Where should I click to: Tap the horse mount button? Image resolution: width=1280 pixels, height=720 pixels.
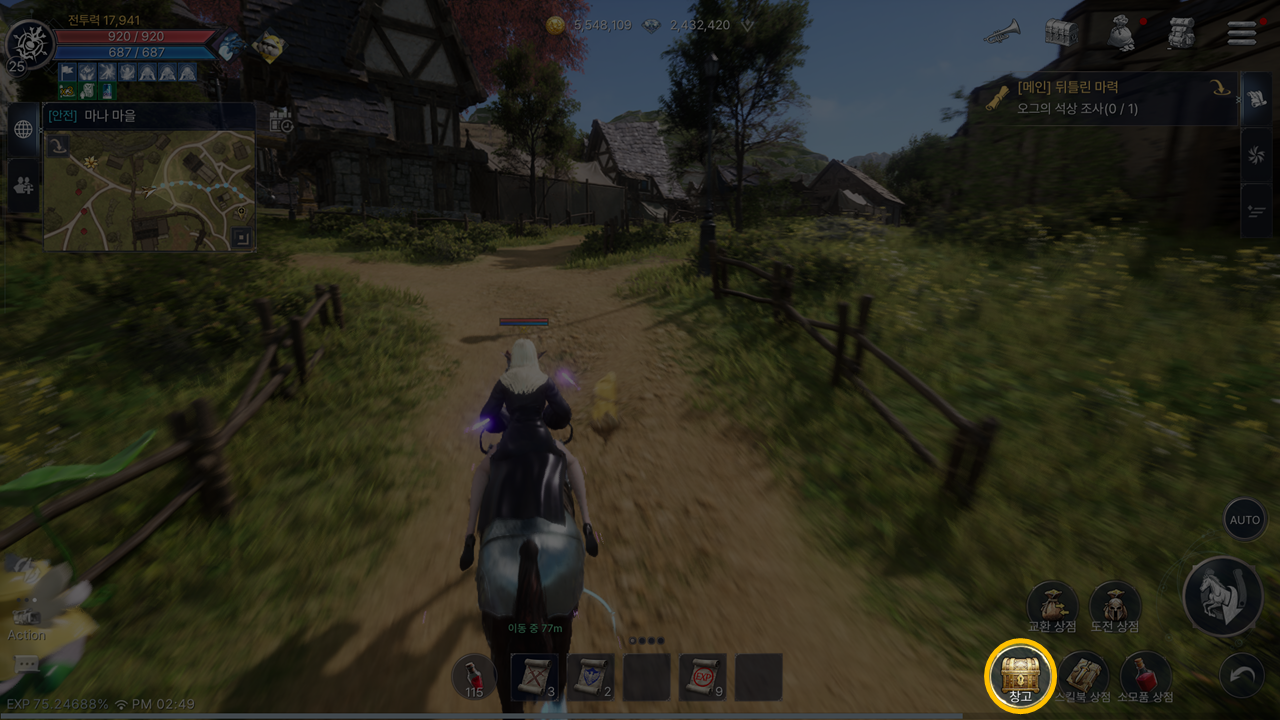point(1221,597)
